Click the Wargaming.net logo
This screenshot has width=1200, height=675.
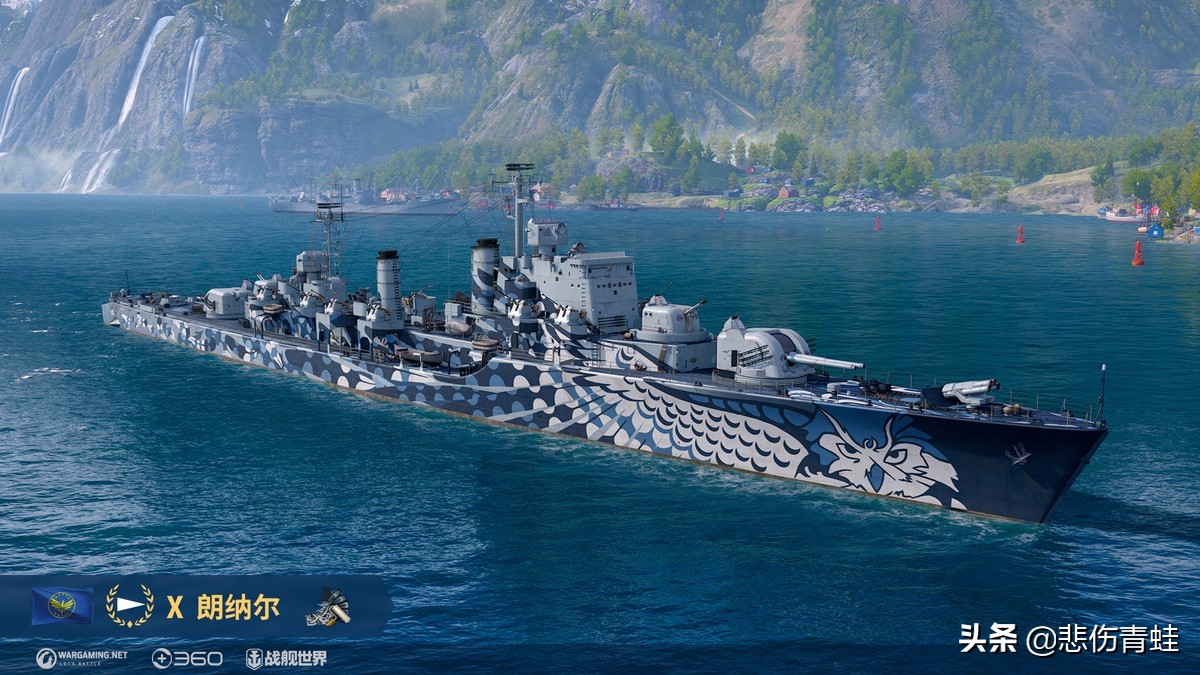82,658
